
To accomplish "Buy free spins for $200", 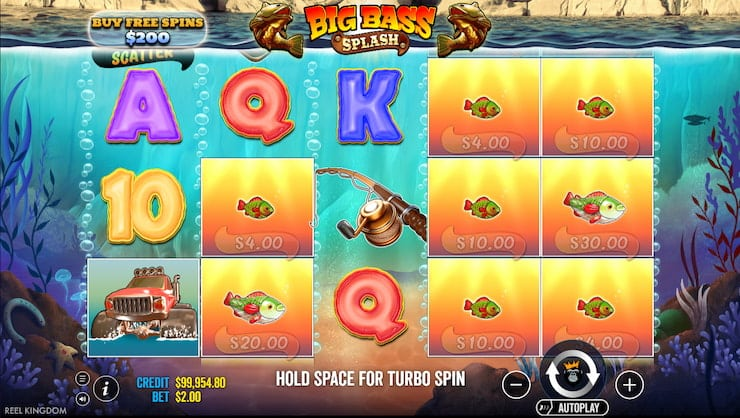I will [x=147, y=28].
